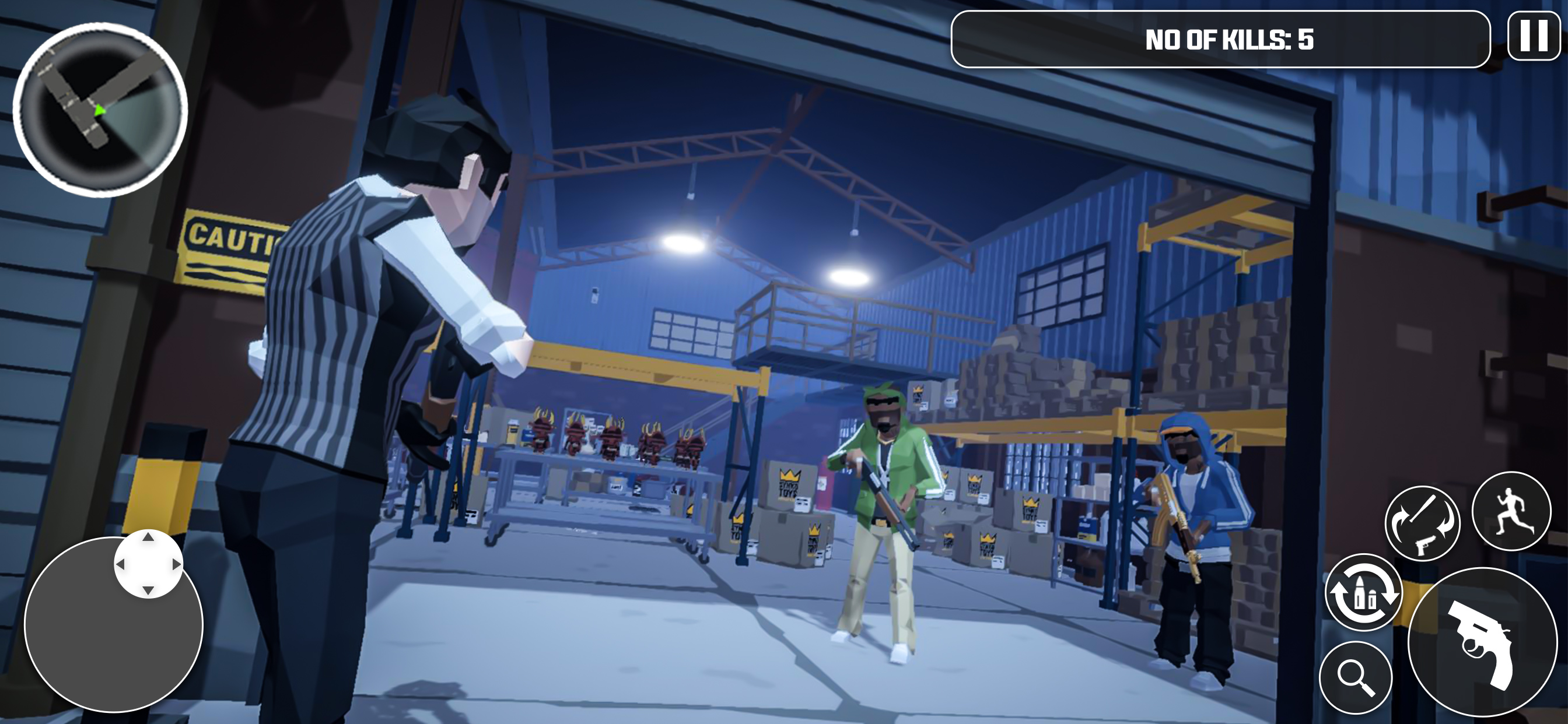Pause the game with the pause button
Screen dimensions: 1568x724
click(x=1534, y=37)
